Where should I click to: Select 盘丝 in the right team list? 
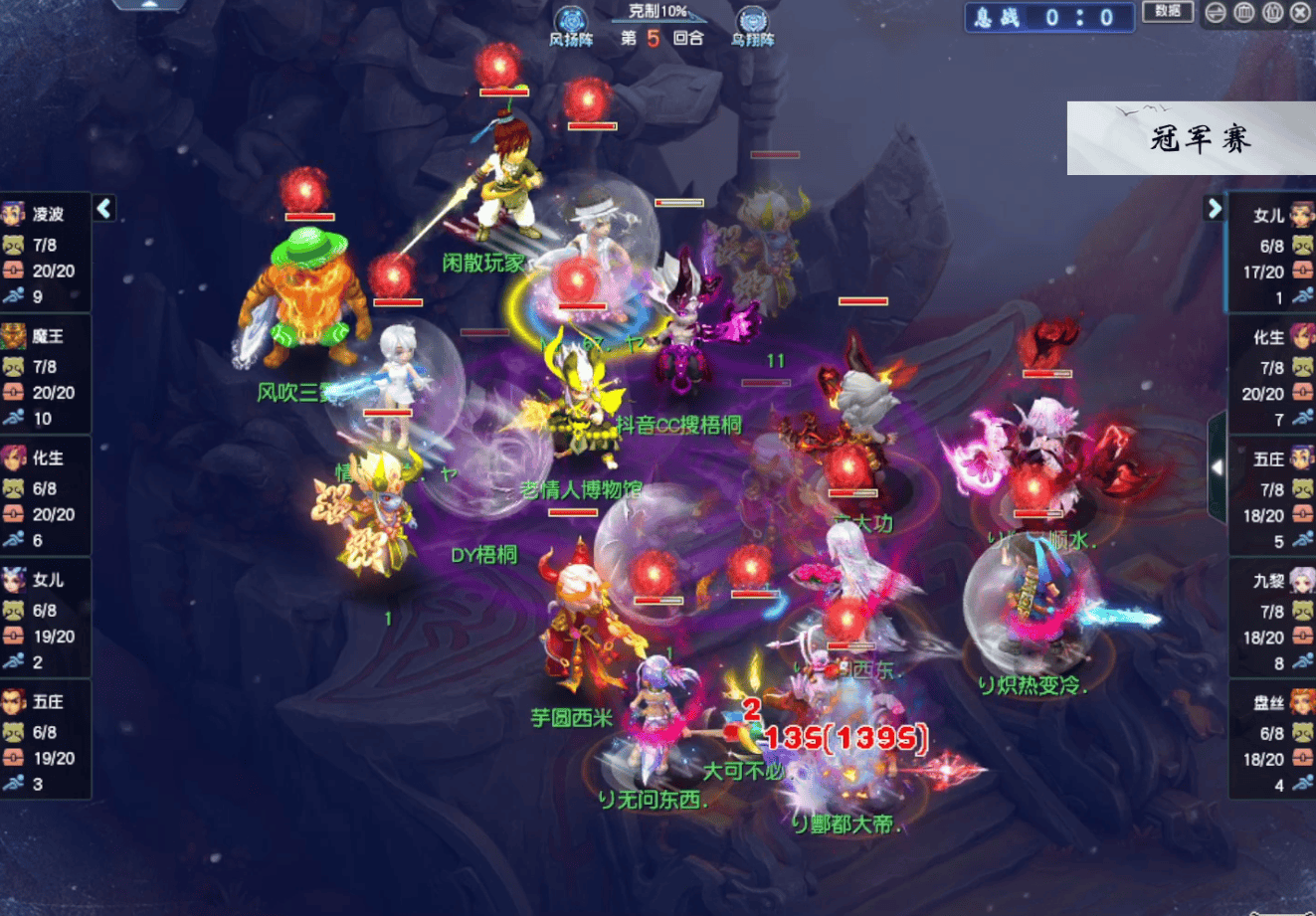click(x=1271, y=703)
